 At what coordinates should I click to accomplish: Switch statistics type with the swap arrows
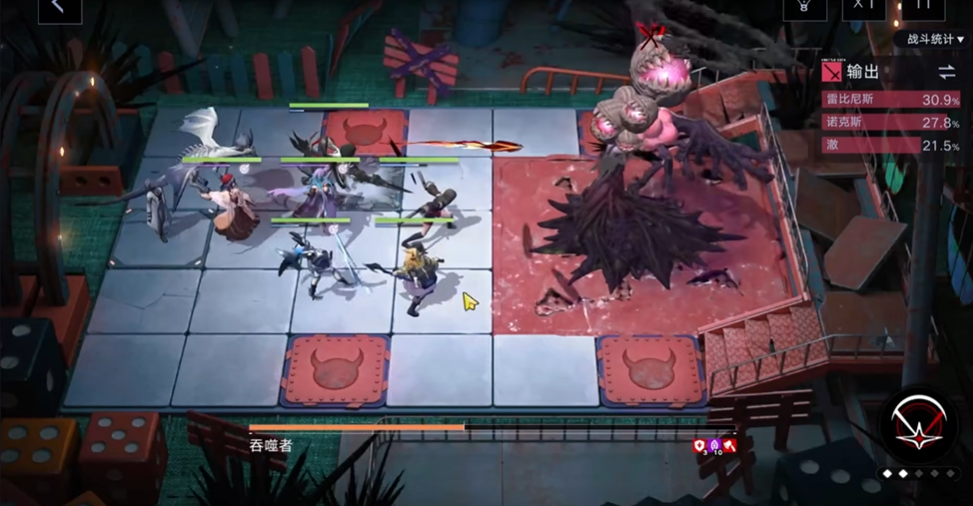946,72
